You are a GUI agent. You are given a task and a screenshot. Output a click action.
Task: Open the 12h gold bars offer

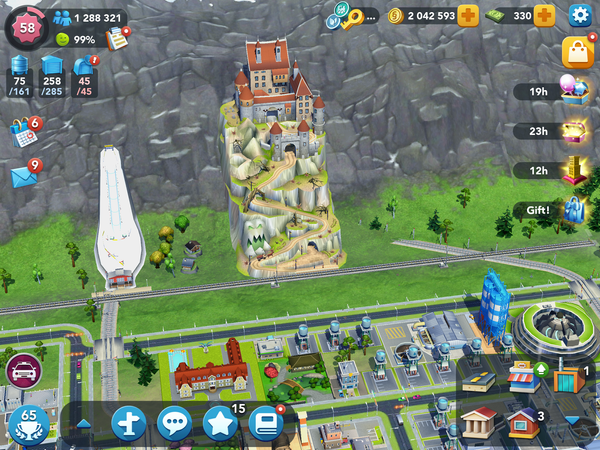575,170
